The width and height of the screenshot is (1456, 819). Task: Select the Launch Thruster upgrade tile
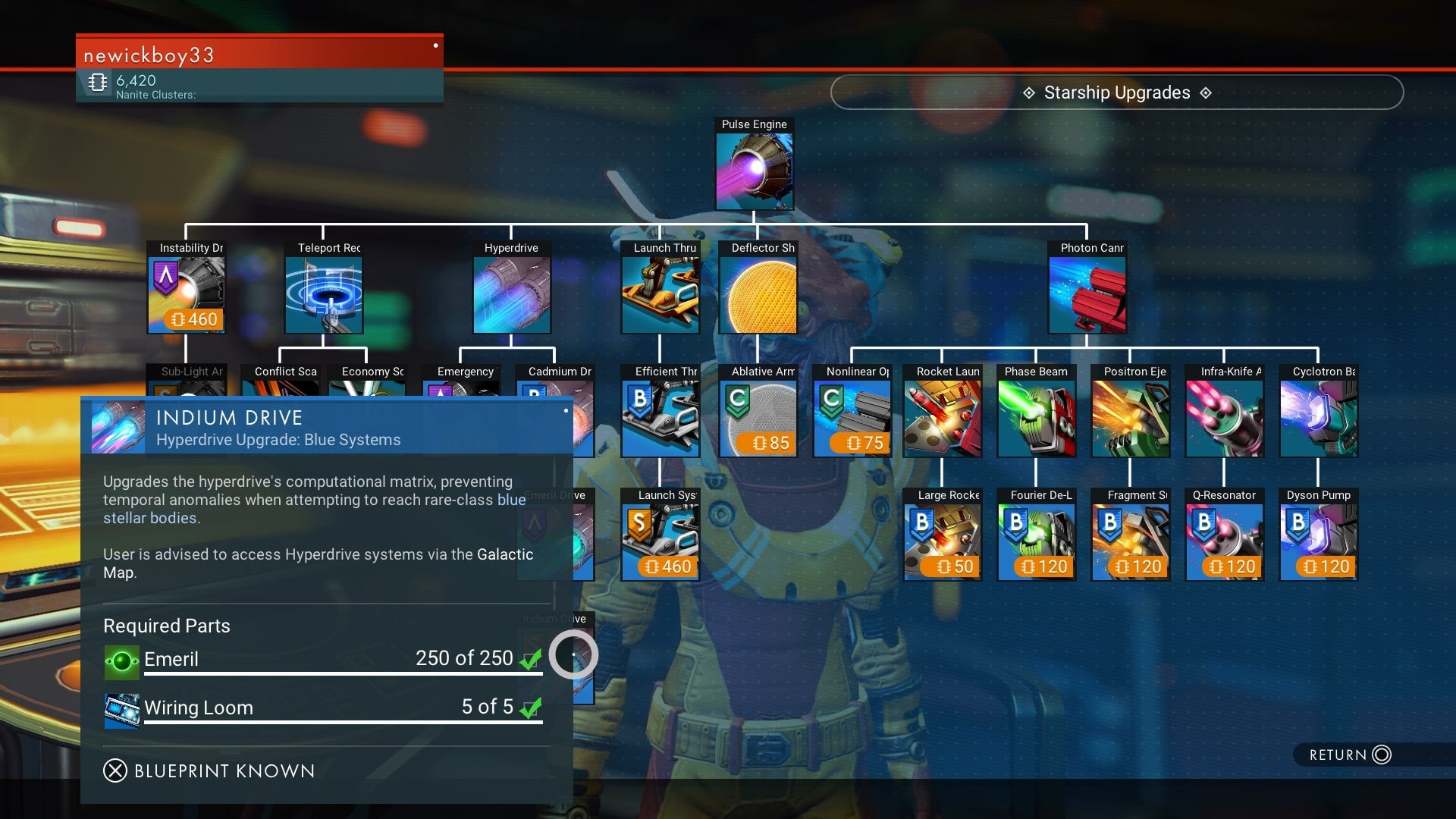point(660,295)
